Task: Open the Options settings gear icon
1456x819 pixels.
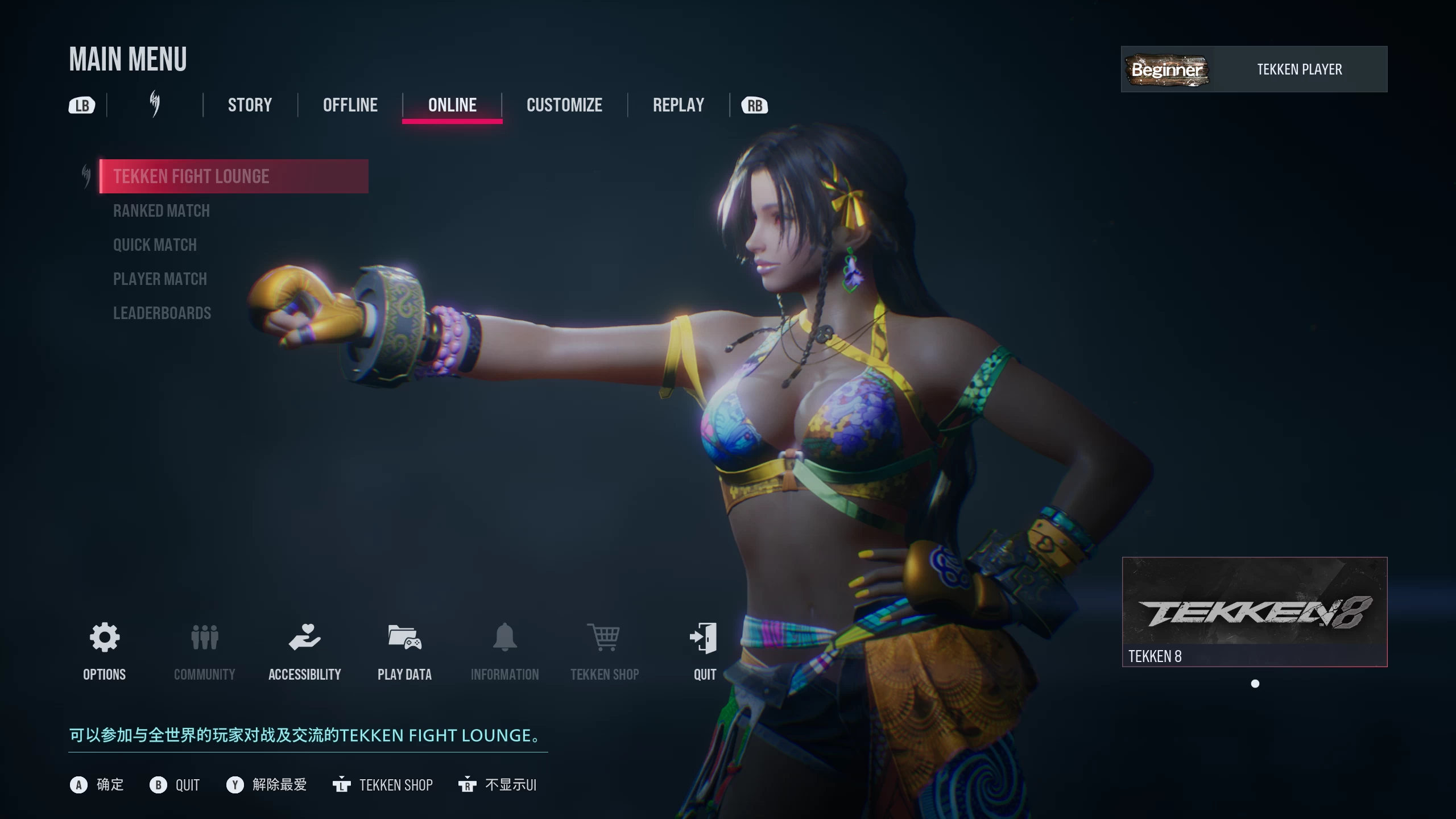Action: click(x=104, y=639)
